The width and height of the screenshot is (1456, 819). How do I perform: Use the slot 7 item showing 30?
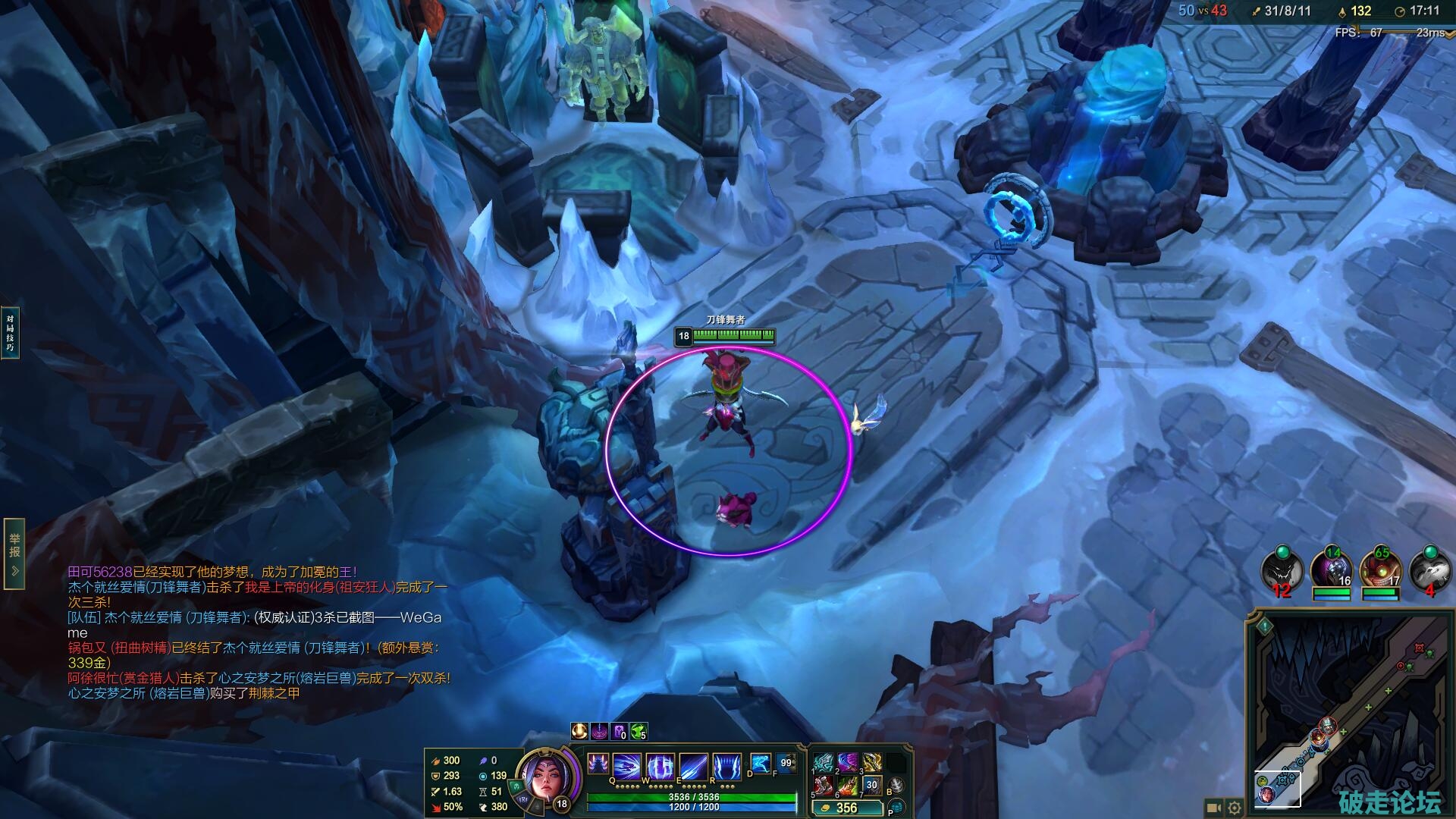pyautogui.click(x=872, y=786)
